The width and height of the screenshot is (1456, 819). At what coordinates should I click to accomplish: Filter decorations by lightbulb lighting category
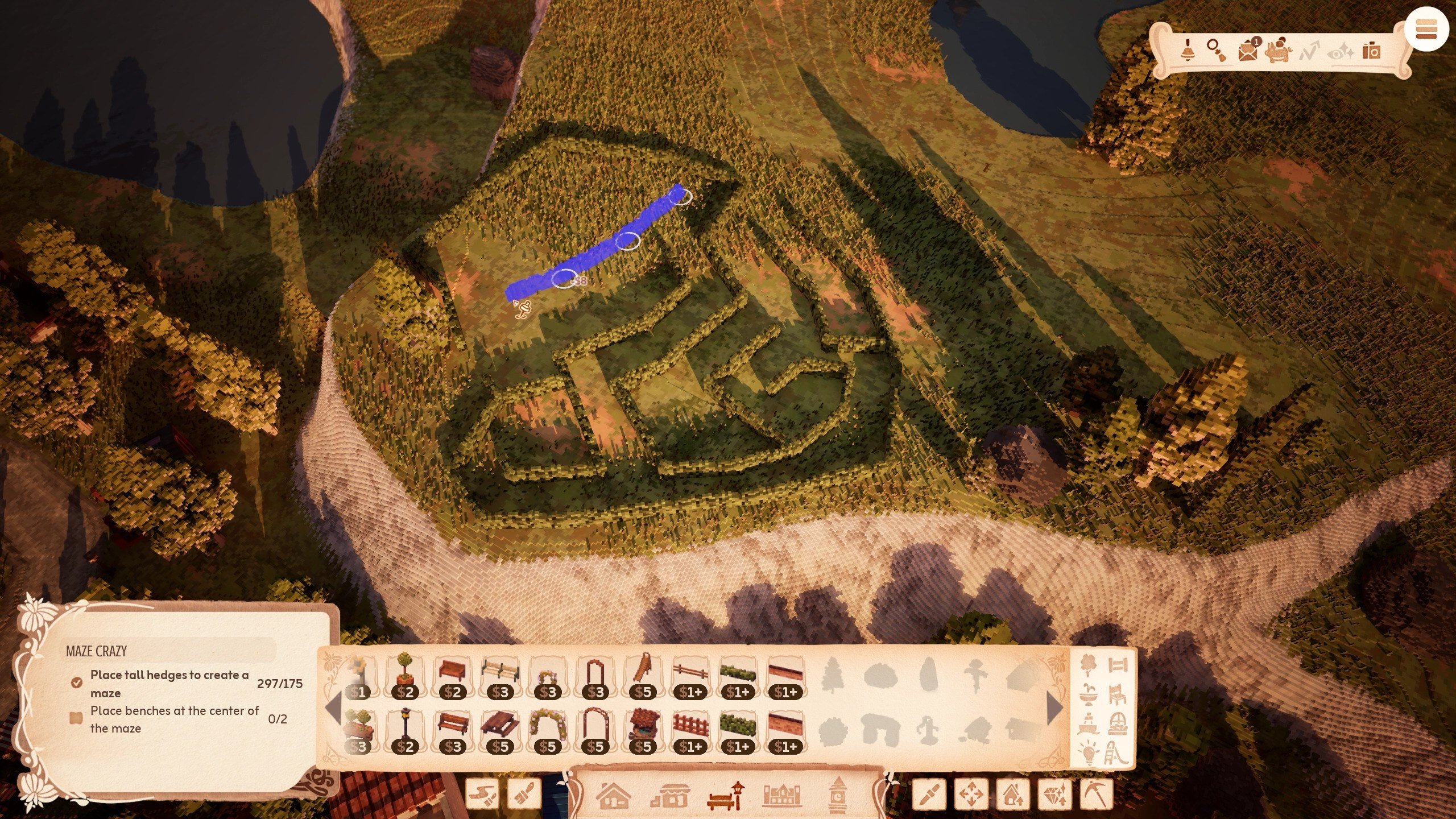point(1089,752)
